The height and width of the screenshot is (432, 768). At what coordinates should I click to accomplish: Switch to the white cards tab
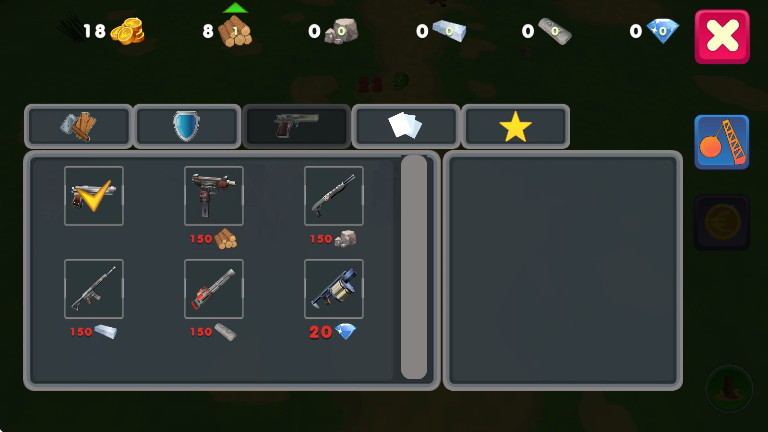pyautogui.click(x=405, y=126)
